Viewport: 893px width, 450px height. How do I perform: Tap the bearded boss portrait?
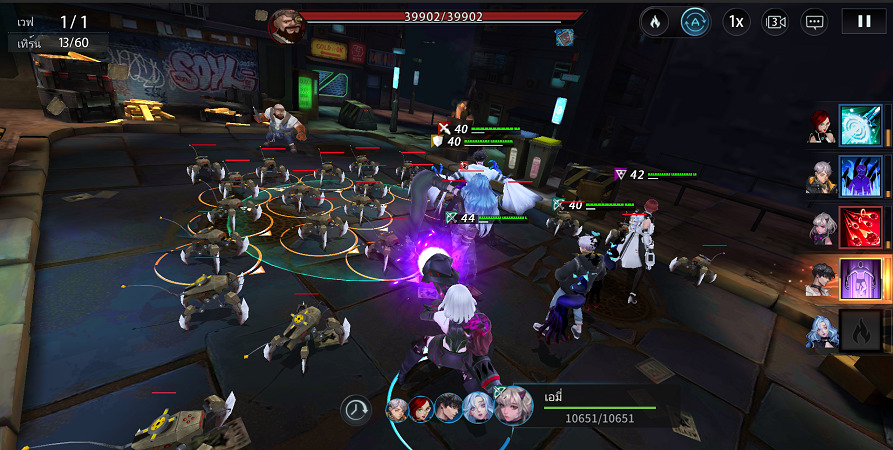(285, 26)
